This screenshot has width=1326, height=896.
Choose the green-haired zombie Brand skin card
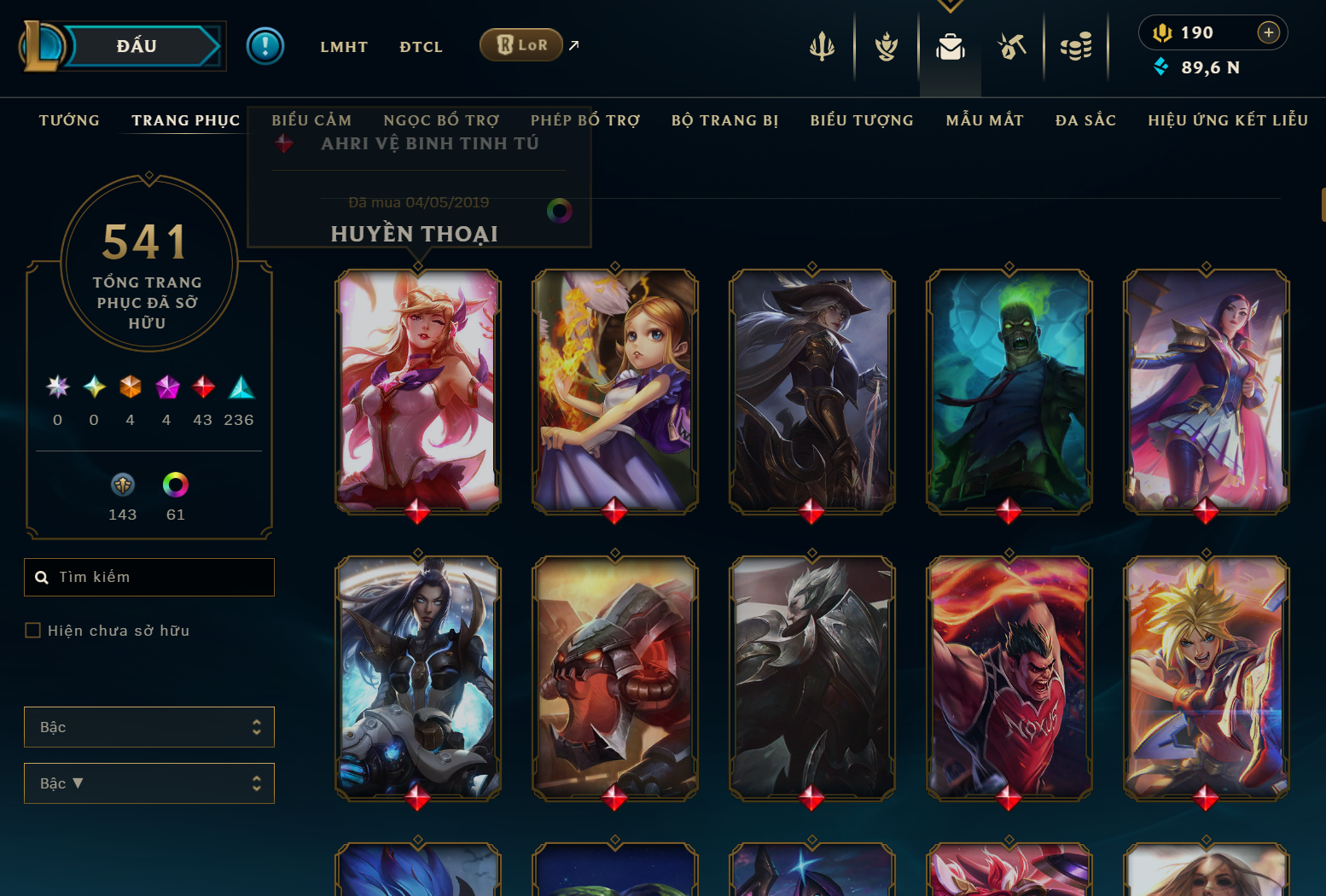click(1009, 391)
